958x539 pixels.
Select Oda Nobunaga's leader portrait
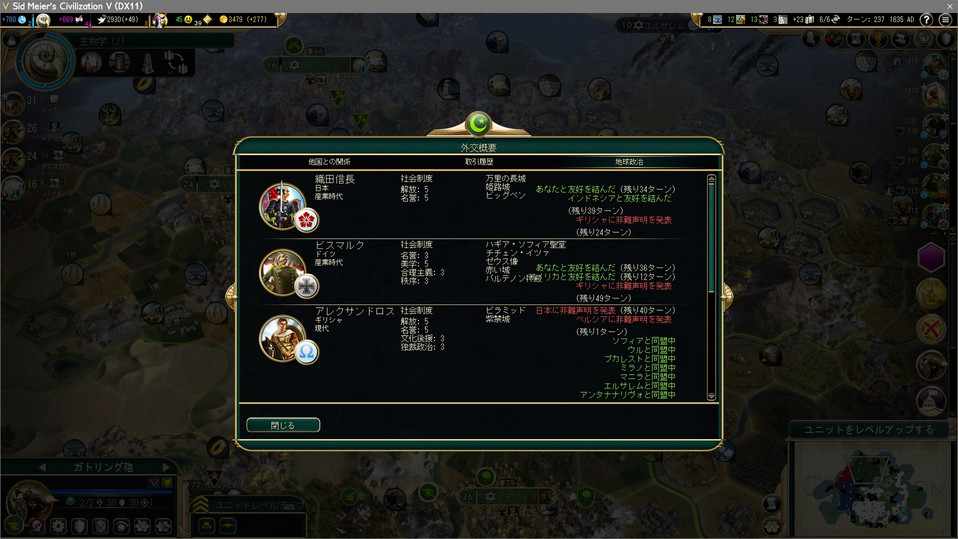pyautogui.click(x=281, y=204)
